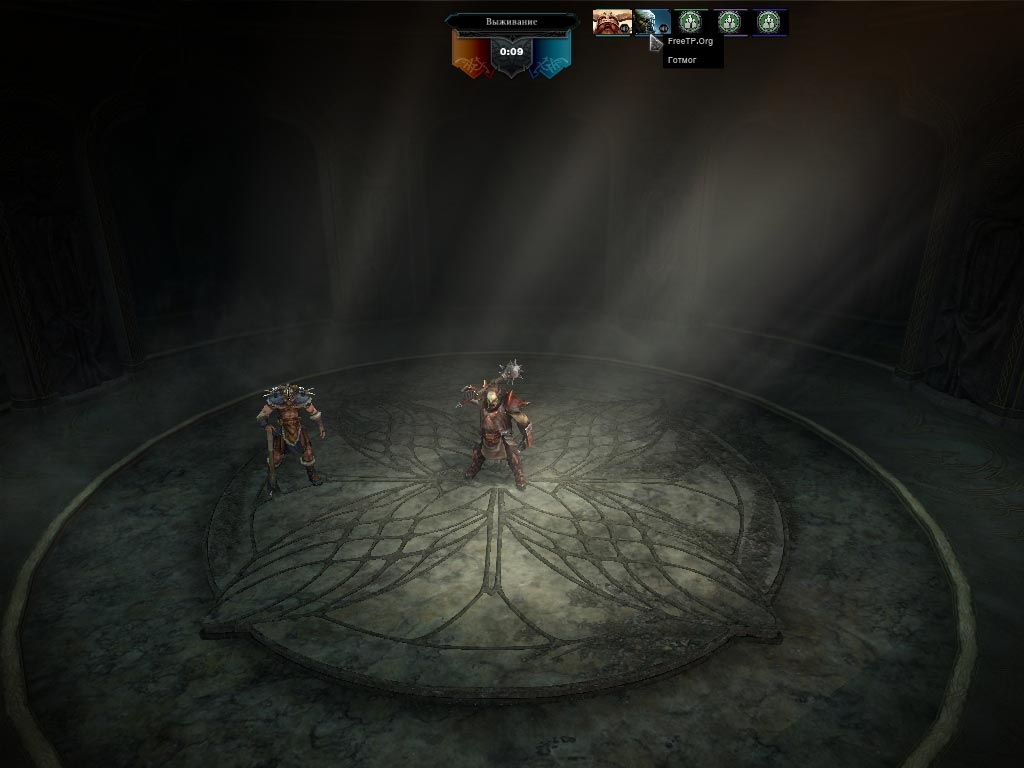Select the Готмог player portrait
Screen dimensions: 1024x768
pos(649,21)
